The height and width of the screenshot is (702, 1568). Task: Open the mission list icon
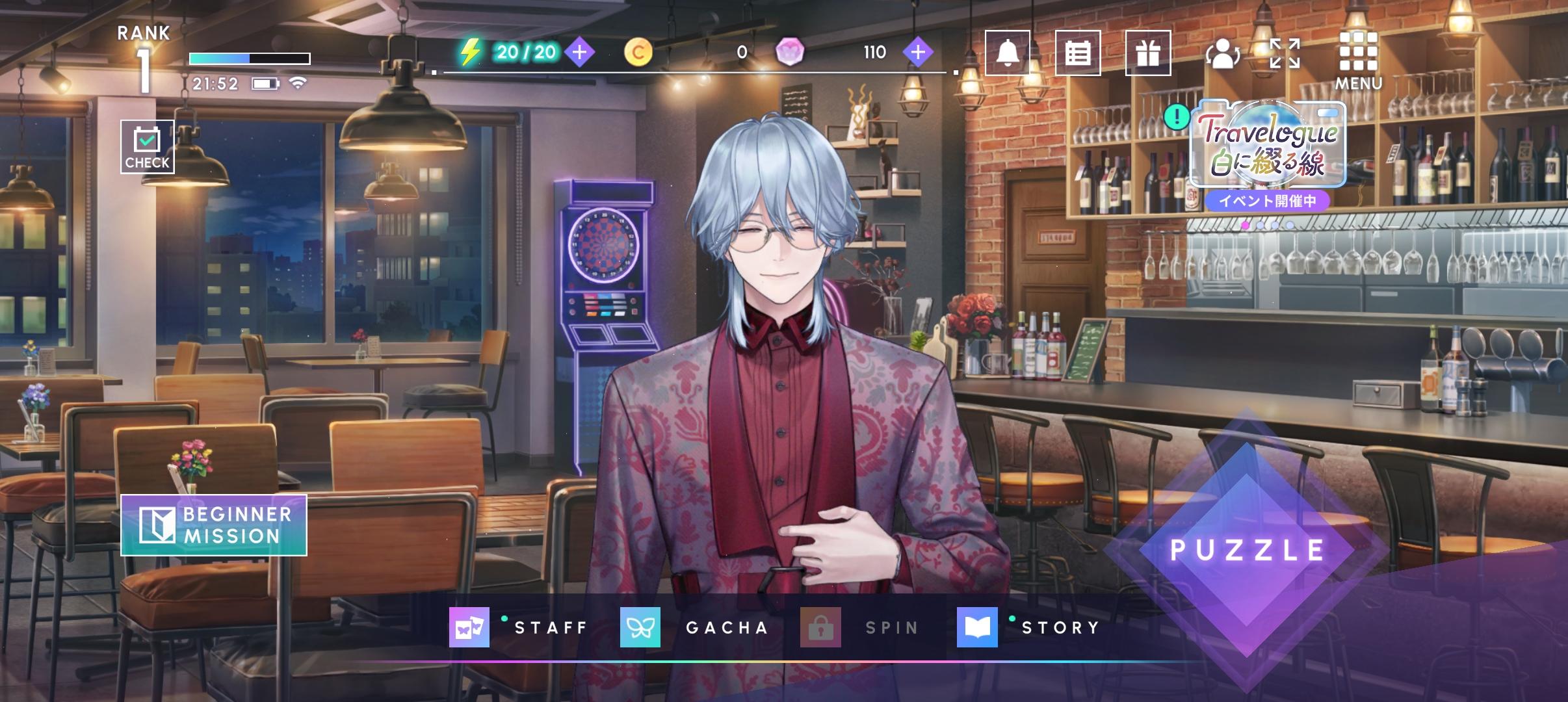click(x=1079, y=53)
